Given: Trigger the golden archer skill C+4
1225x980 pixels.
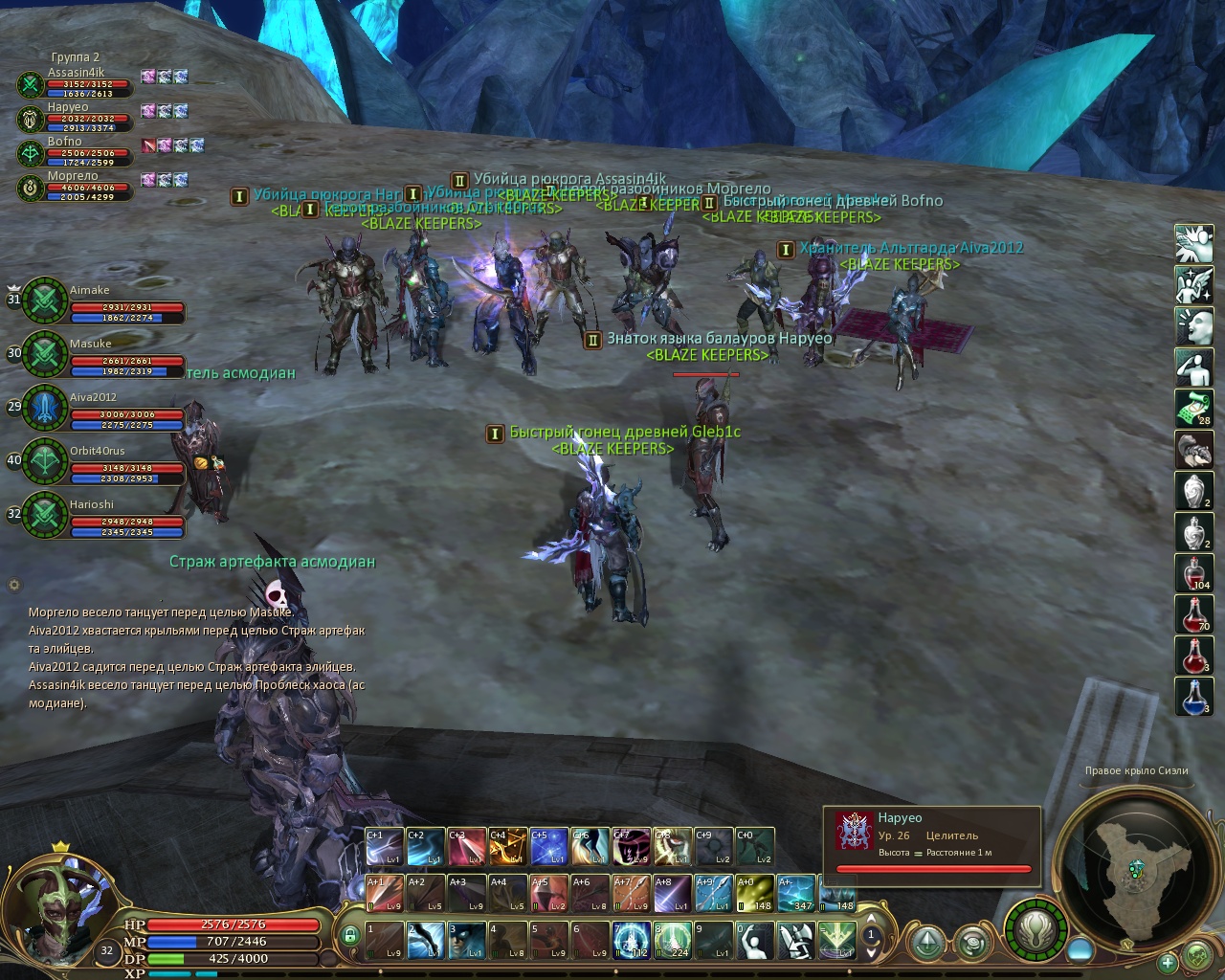Looking at the screenshot, I should click(507, 847).
